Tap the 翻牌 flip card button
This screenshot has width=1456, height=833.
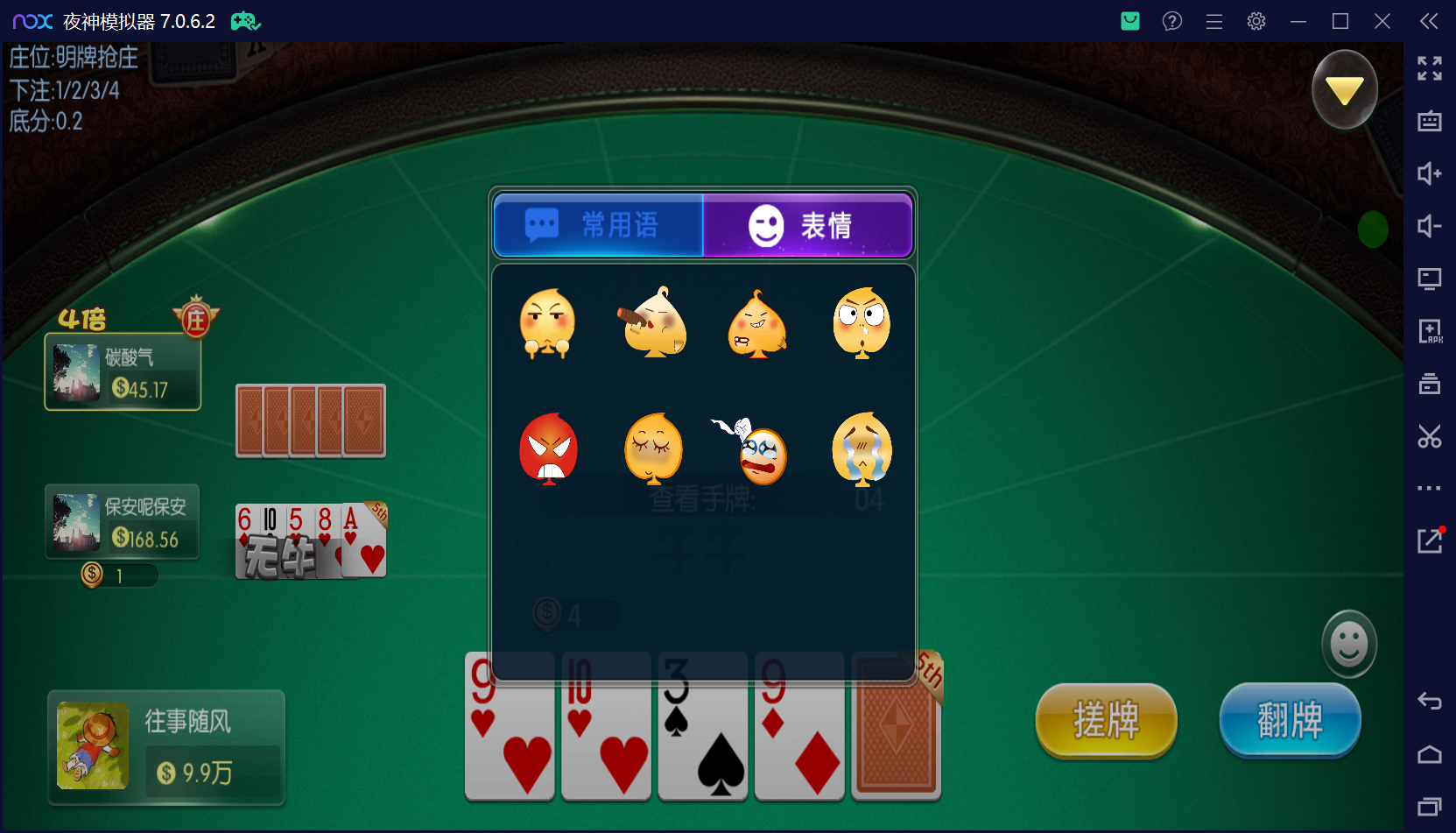[x=1290, y=720]
